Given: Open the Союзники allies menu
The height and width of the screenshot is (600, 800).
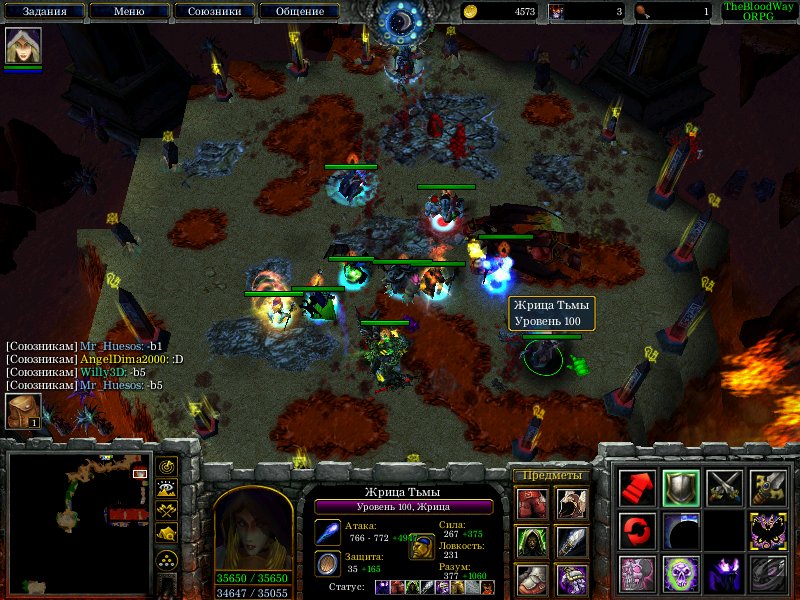Looking at the screenshot, I should tap(213, 12).
